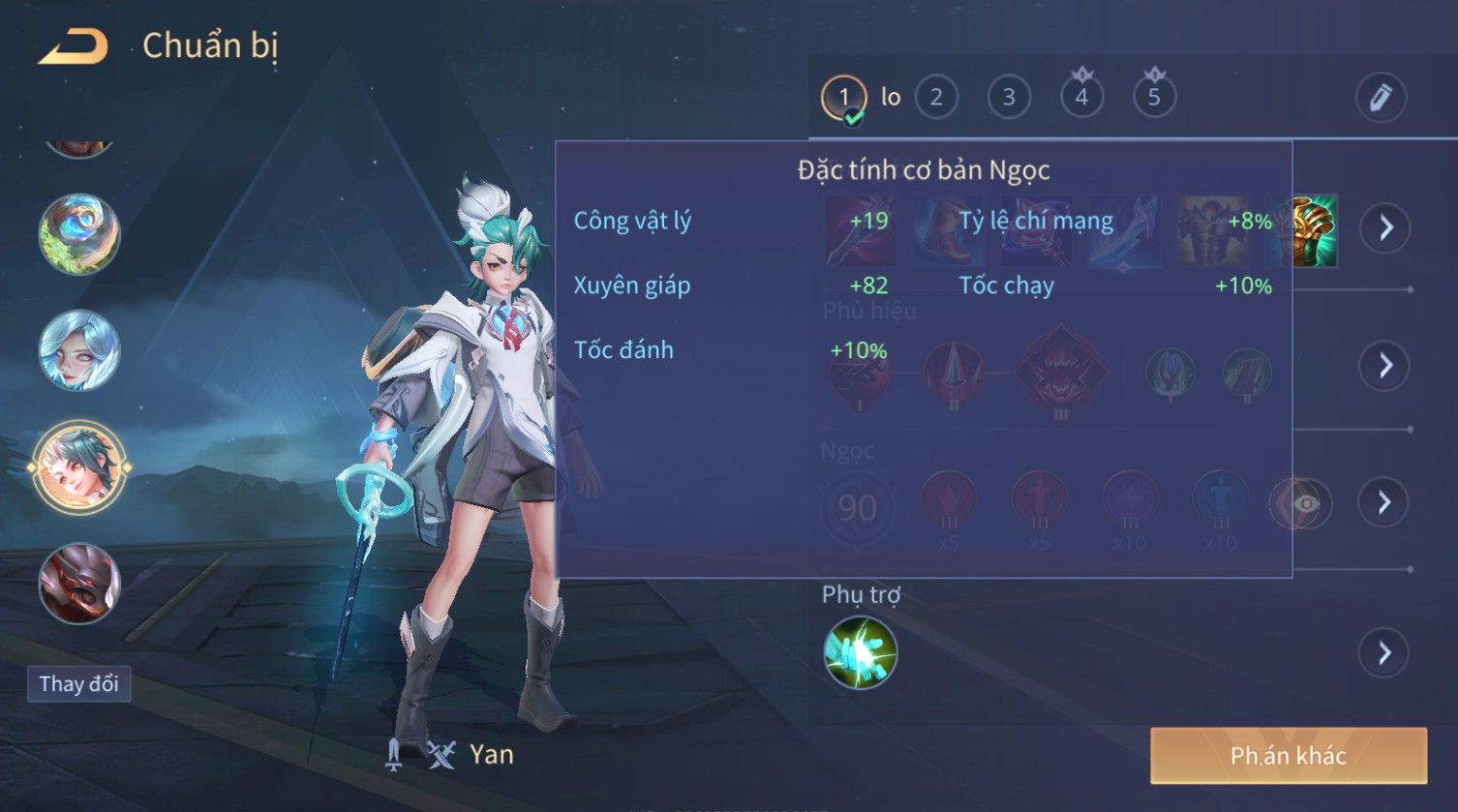Switch to loadout preset 4
This screenshot has width=1458, height=812.
pos(1081,97)
